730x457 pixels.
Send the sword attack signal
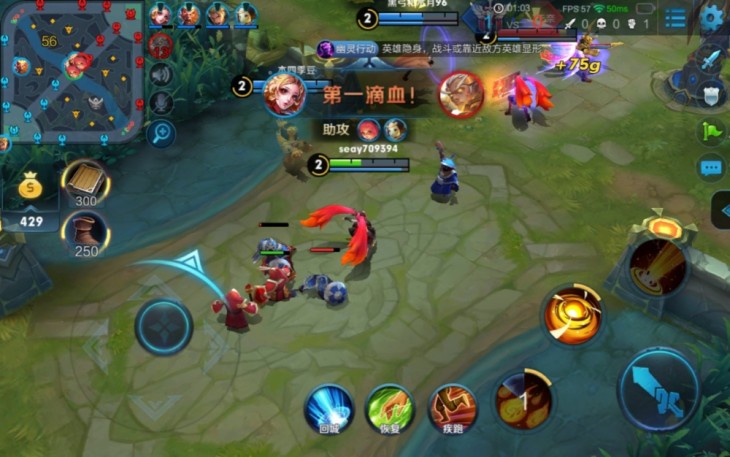(x=711, y=58)
